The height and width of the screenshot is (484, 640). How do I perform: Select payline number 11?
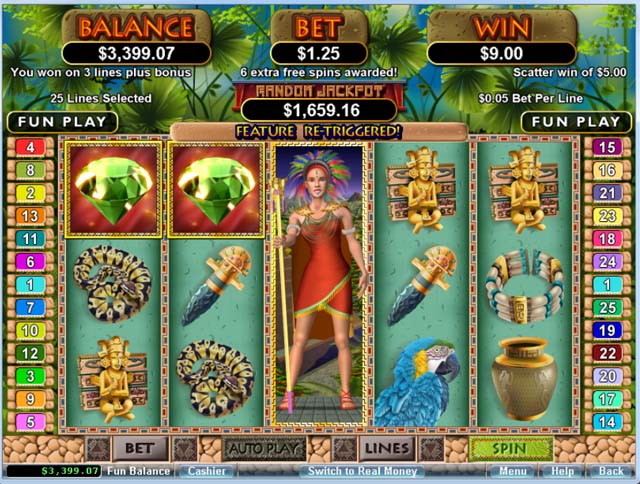30,239
